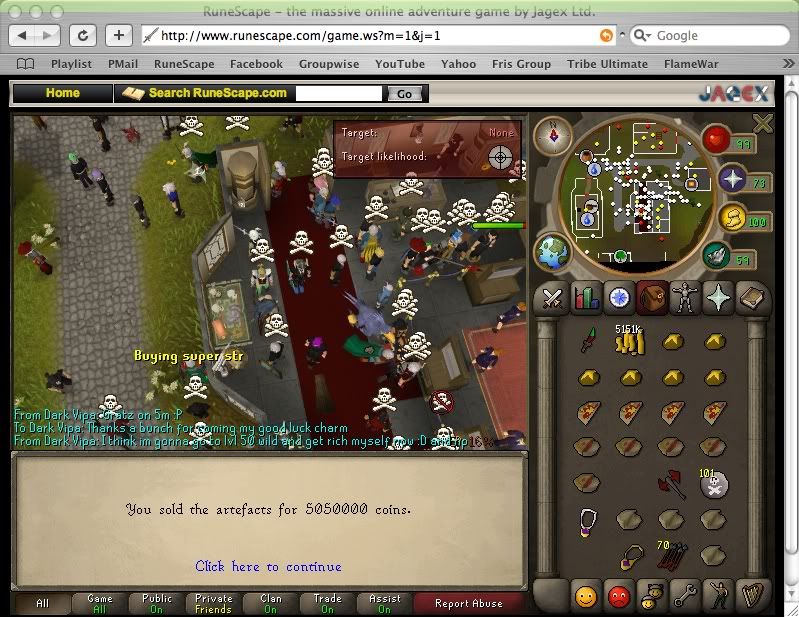Viewport: 799px width, 617px height.
Task: Click here to continue the dialogue
Action: (x=268, y=567)
